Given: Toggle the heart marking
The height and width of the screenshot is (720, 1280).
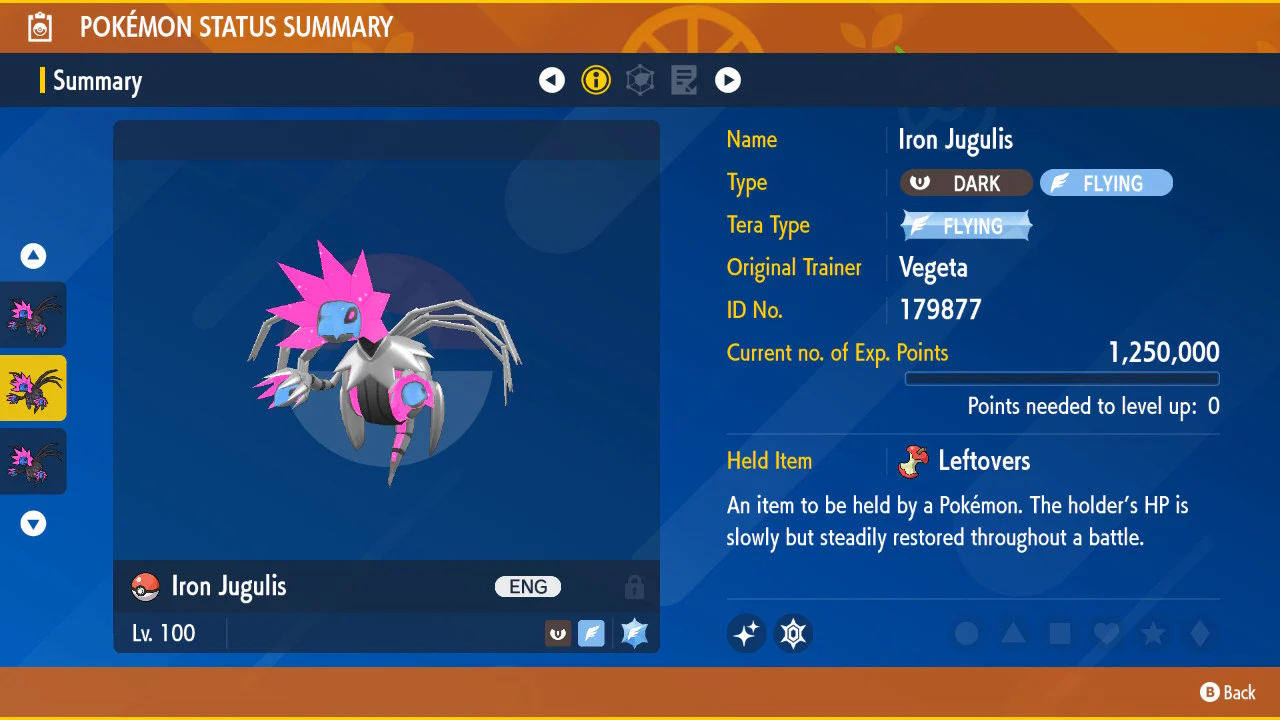Looking at the screenshot, I should click(x=1106, y=633).
